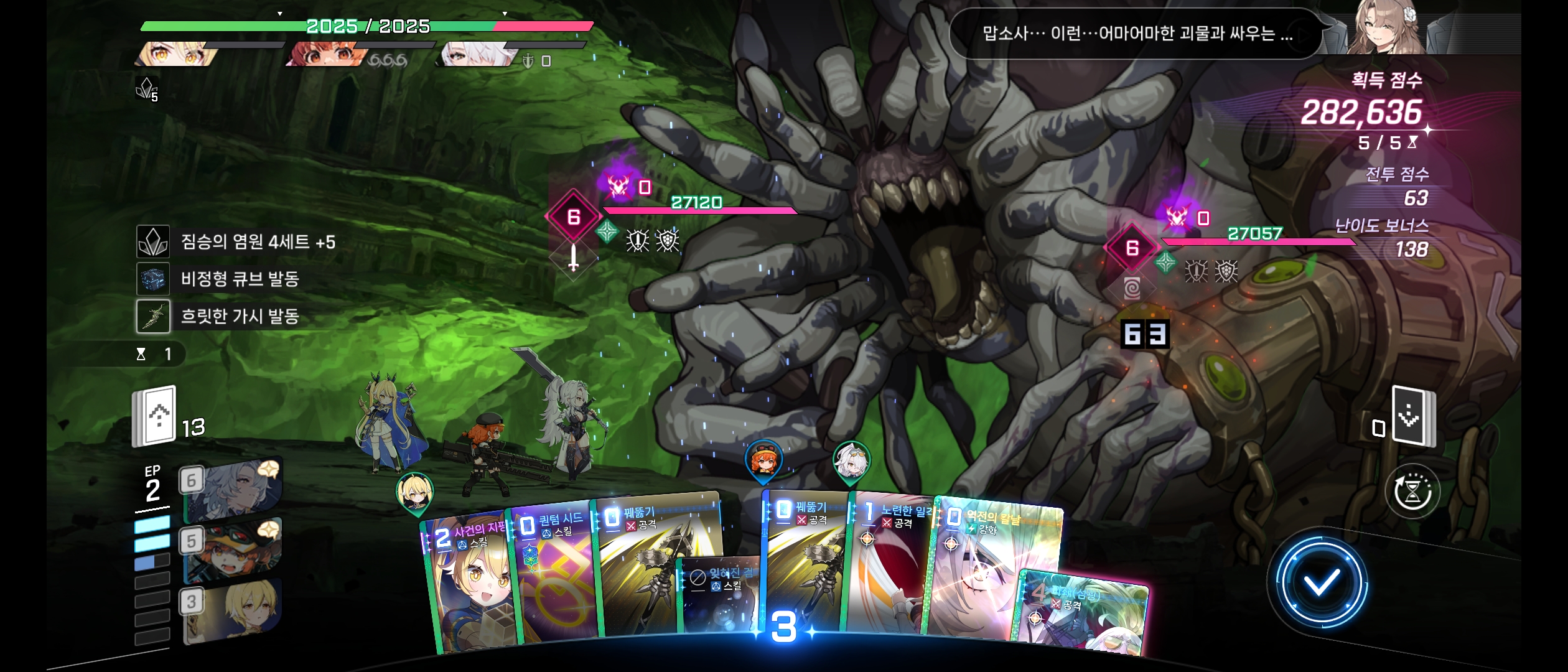Pick the 파쇄(섬광) attack card
Image resolution: width=1568 pixels, height=672 pixels.
tap(1083, 616)
